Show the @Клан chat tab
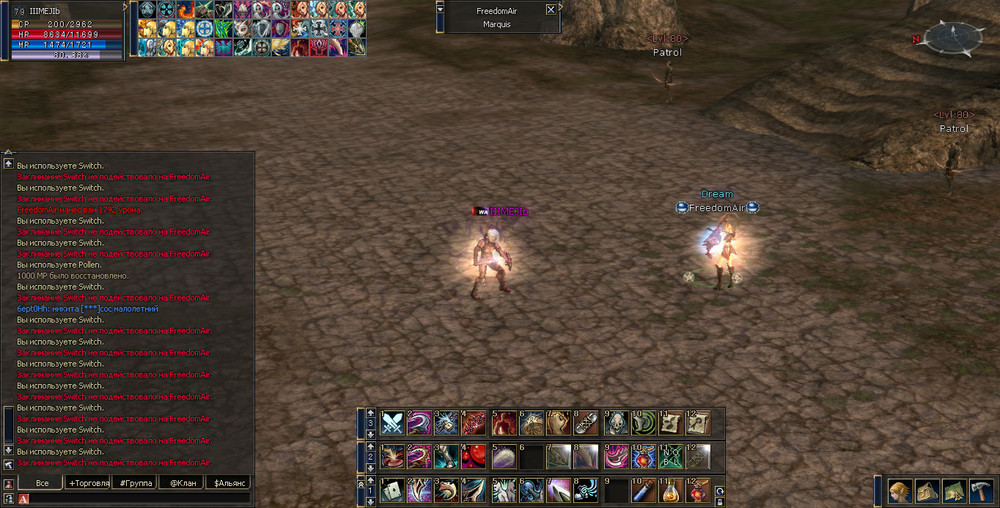The width and height of the screenshot is (1000, 508). point(181,483)
